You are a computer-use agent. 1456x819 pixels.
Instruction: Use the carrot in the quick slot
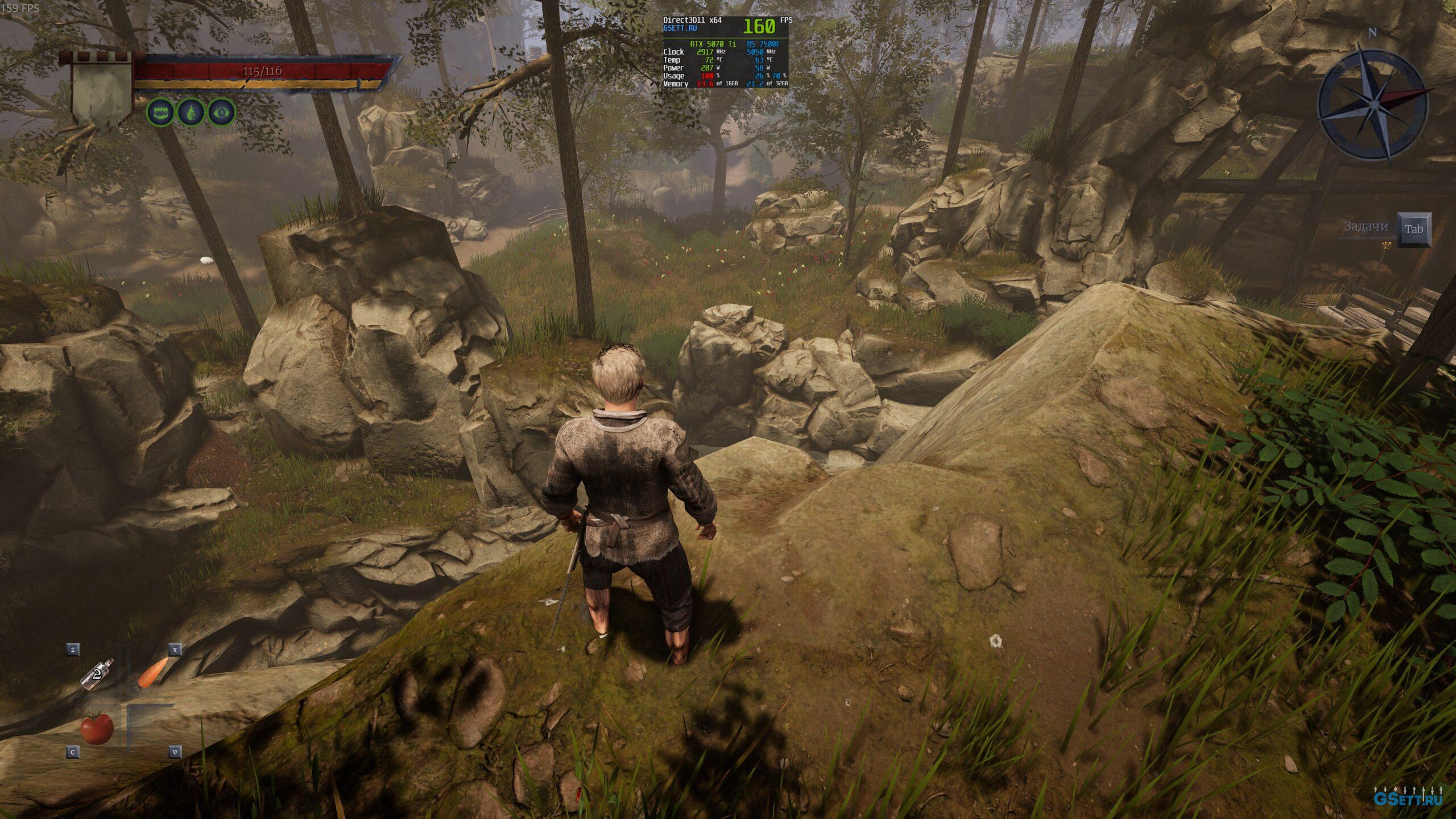pos(152,673)
